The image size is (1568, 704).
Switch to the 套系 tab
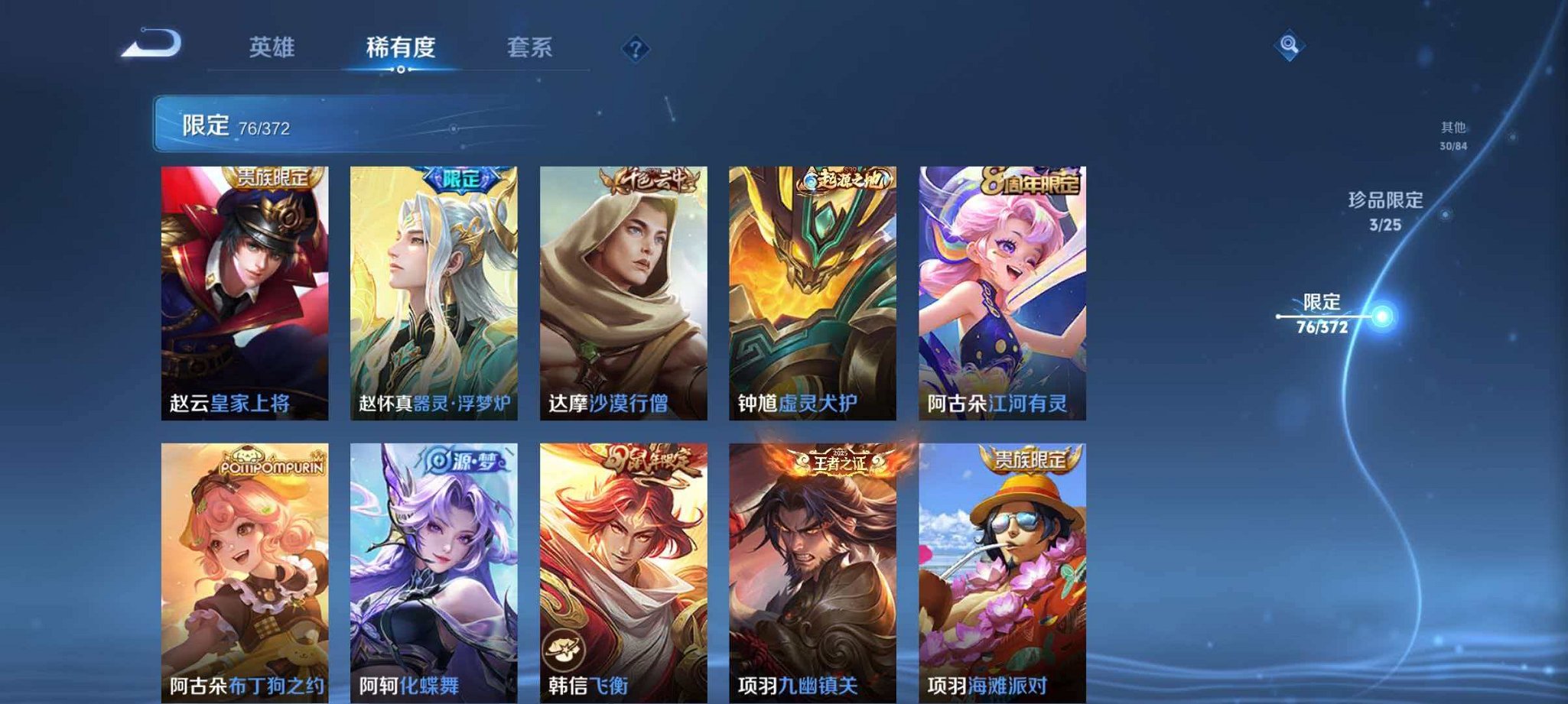(532, 47)
